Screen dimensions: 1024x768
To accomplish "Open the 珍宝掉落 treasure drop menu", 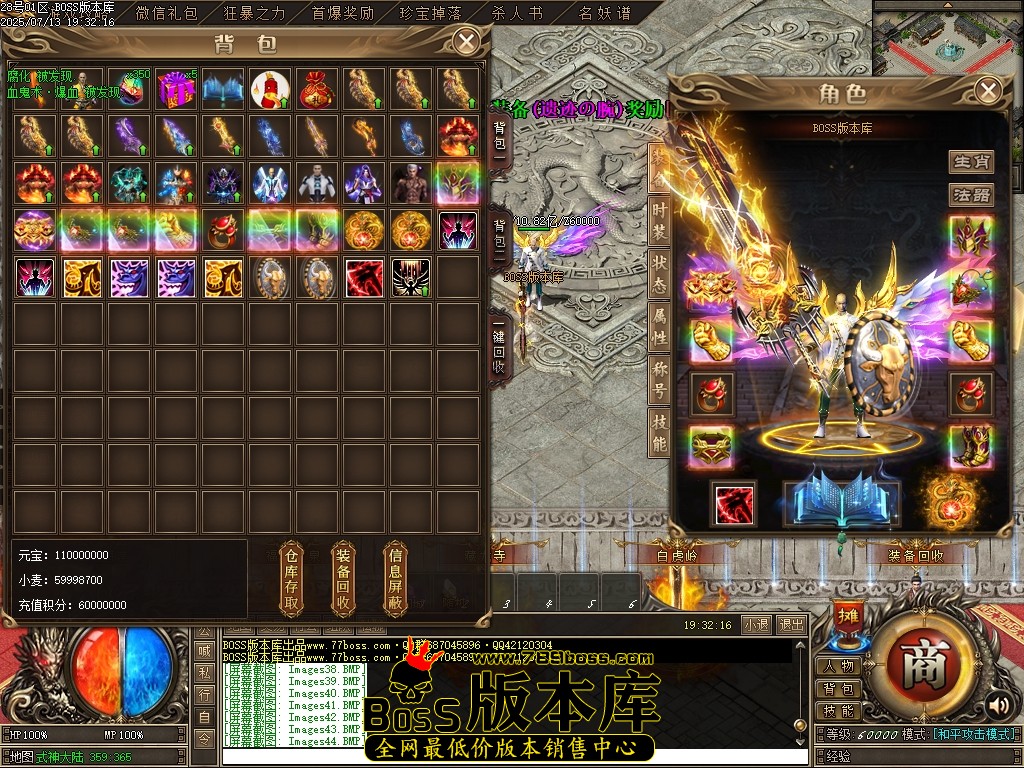I will click(431, 13).
